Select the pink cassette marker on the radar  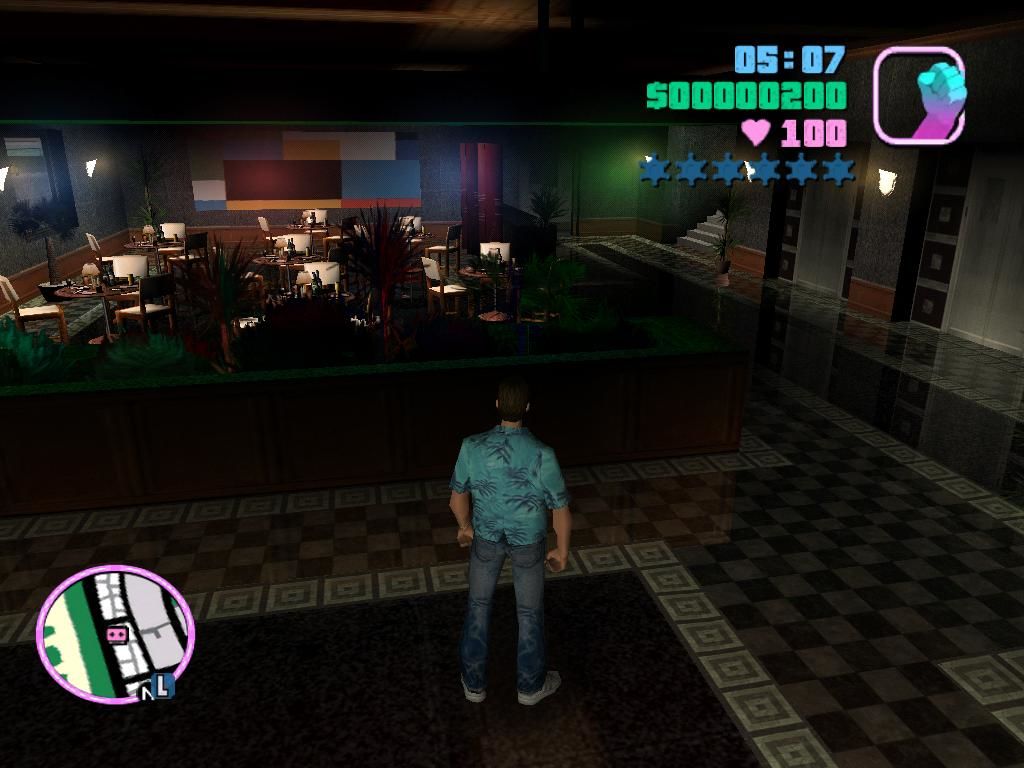click(x=116, y=634)
